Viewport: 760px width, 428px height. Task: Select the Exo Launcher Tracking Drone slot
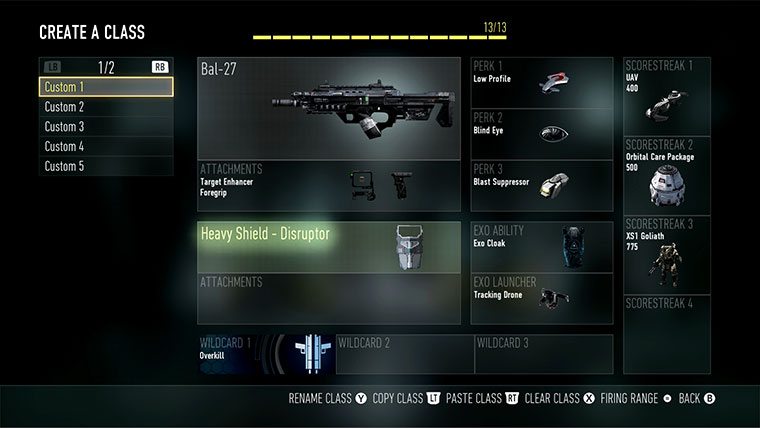541,298
